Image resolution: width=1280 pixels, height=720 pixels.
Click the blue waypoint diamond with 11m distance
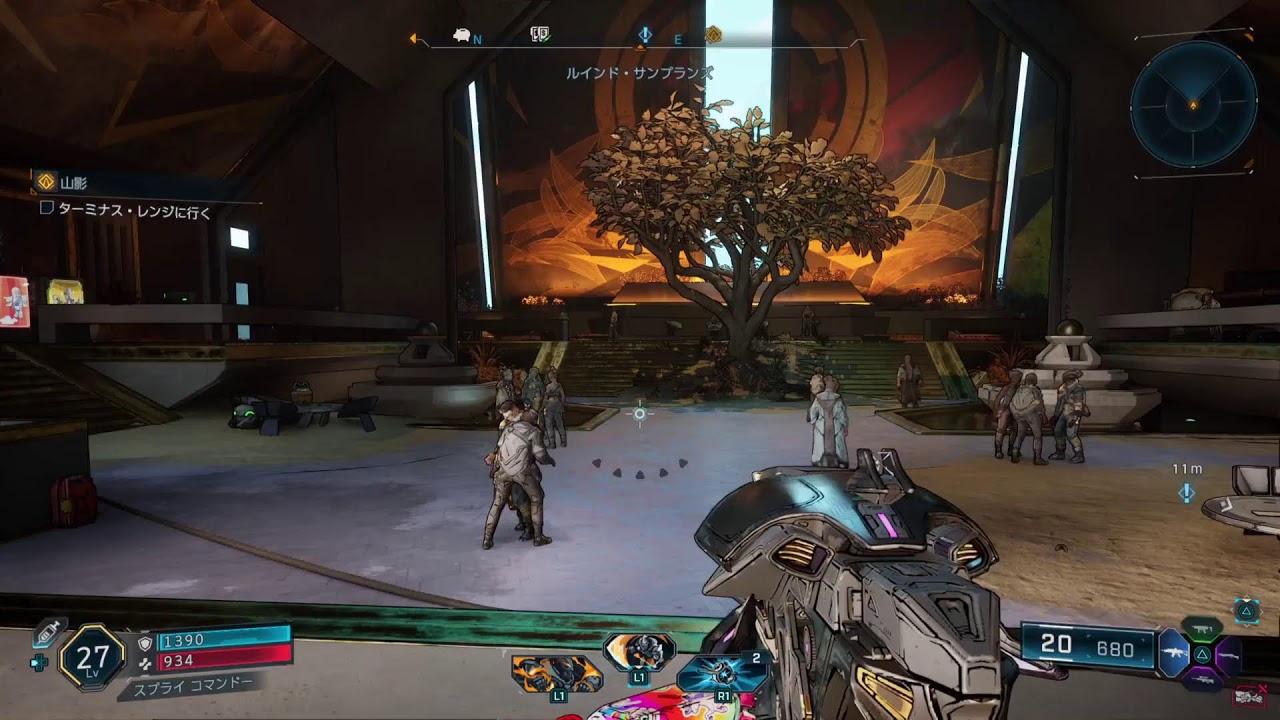tap(1187, 492)
